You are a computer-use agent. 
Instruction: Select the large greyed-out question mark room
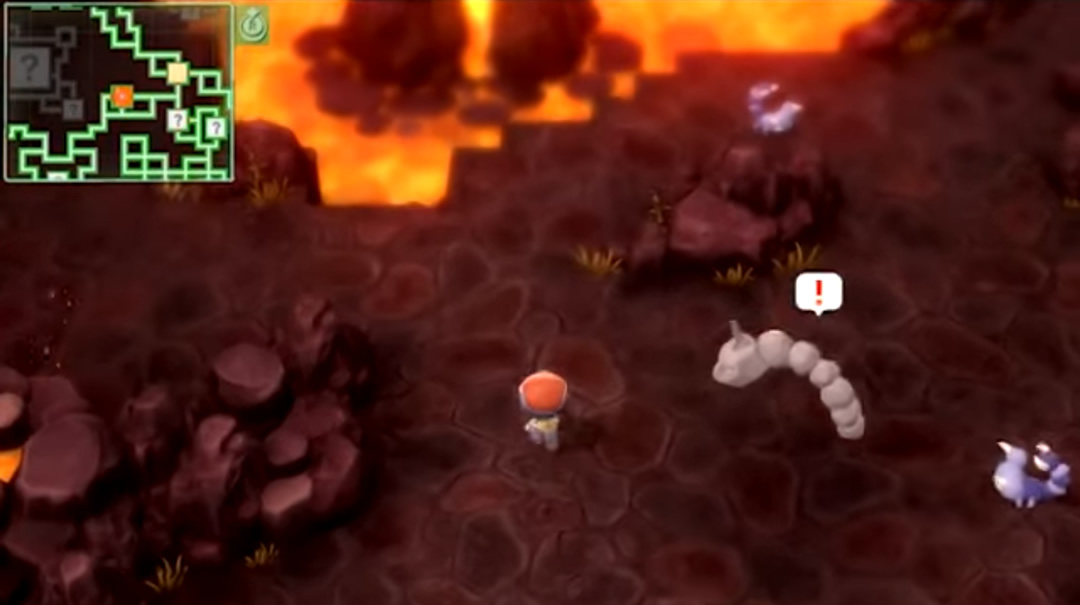click(30, 69)
